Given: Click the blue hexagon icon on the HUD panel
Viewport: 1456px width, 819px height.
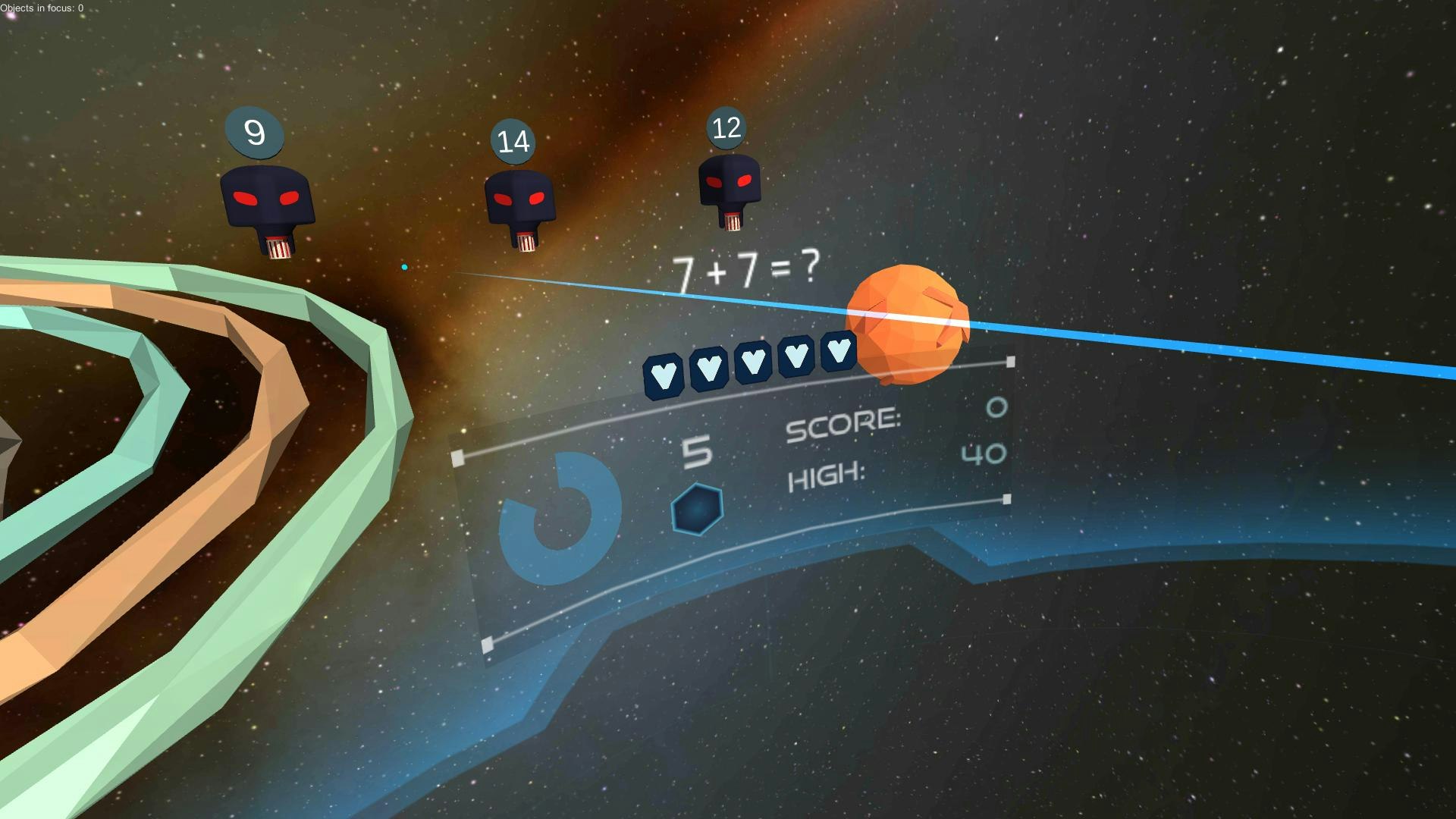Looking at the screenshot, I should point(697,509).
